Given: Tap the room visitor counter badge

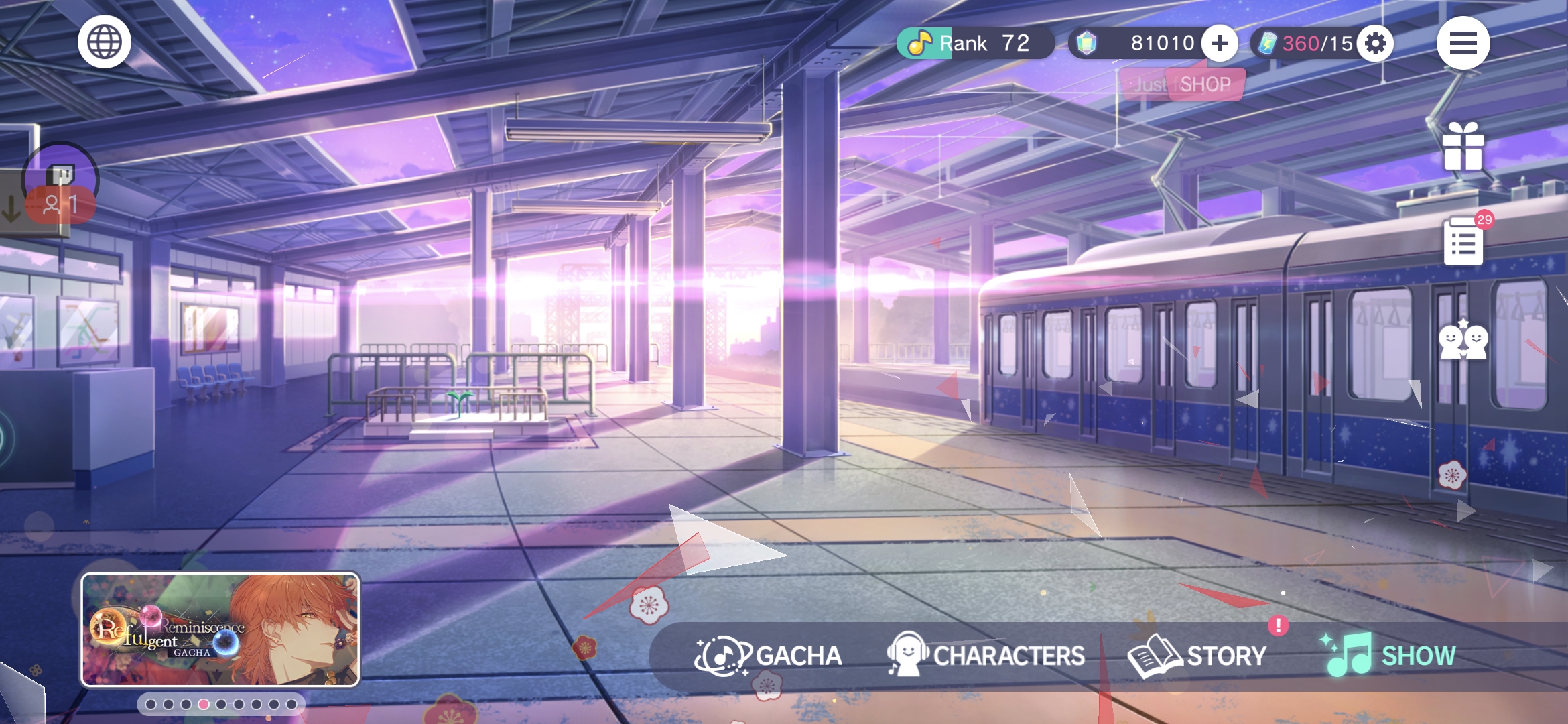Looking at the screenshot, I should coord(60,203).
